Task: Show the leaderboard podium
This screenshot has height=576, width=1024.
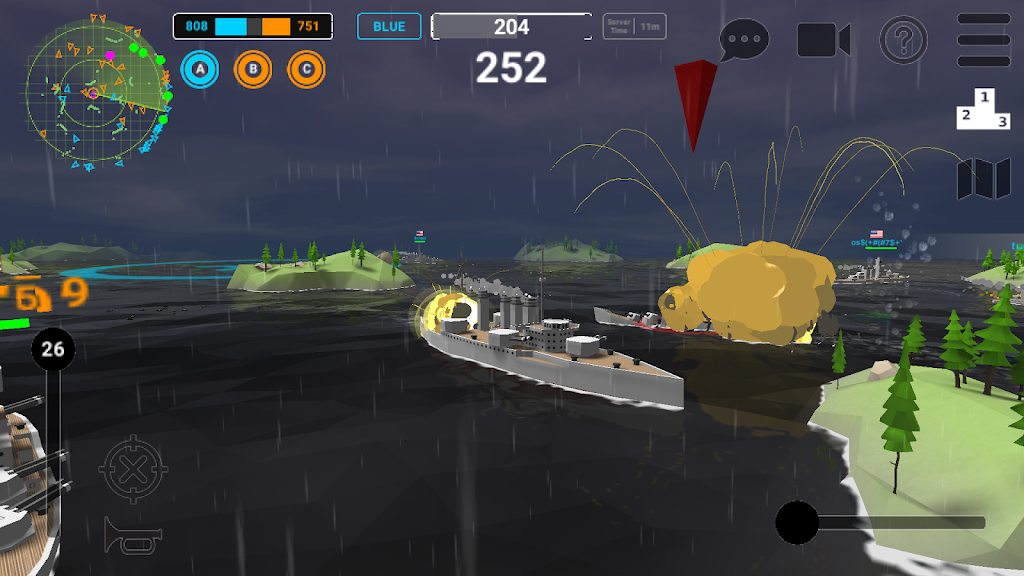Action: (984, 109)
